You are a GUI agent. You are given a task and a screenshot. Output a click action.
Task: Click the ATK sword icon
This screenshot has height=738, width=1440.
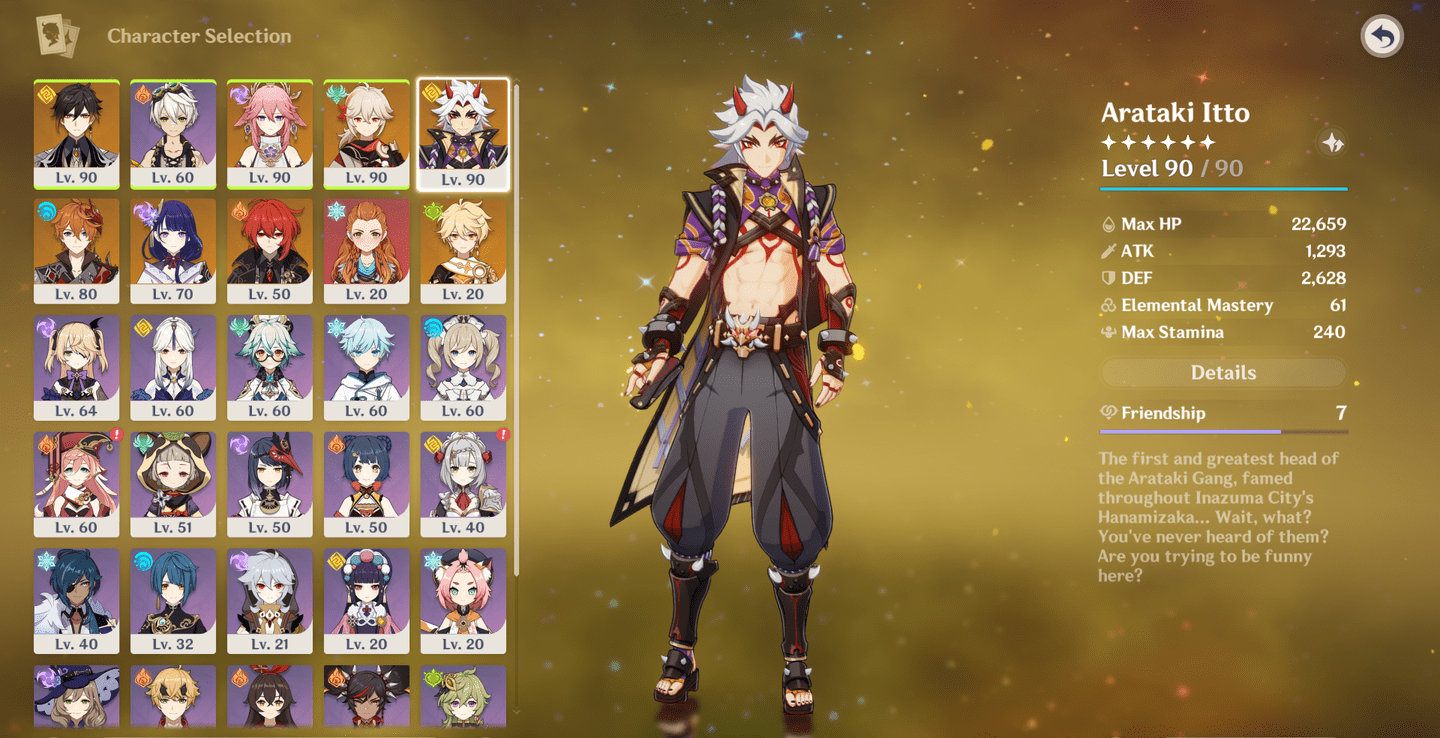(x=1108, y=251)
